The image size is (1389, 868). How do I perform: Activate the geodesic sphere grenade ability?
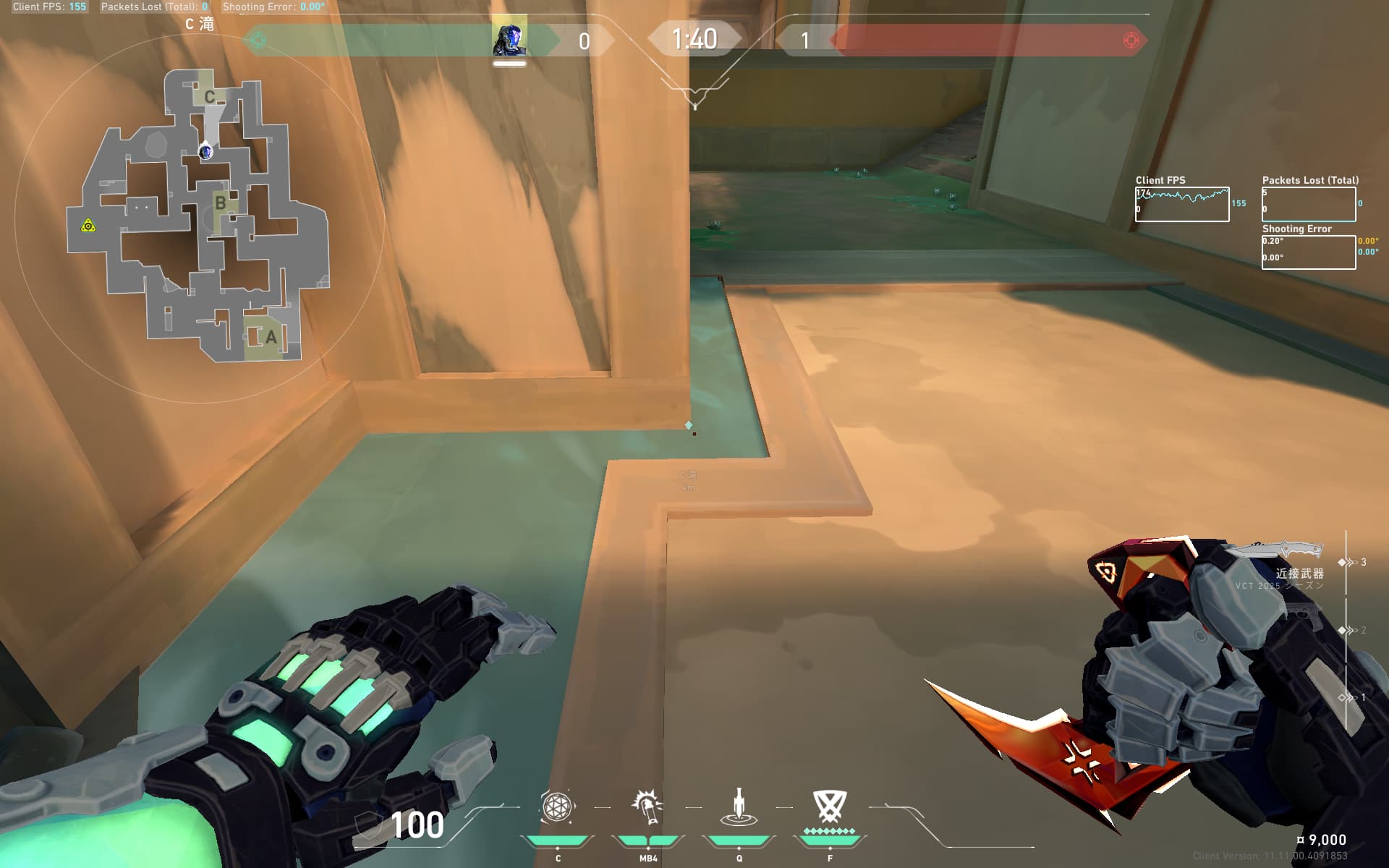click(557, 807)
